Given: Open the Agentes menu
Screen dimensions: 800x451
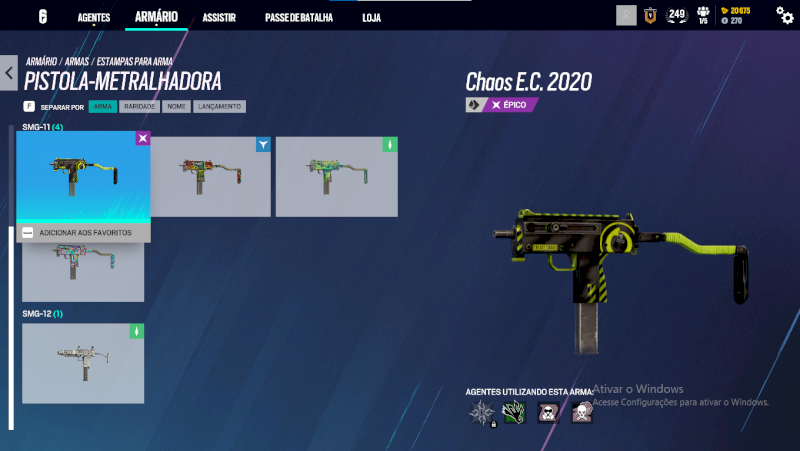Looking at the screenshot, I should [94, 17].
